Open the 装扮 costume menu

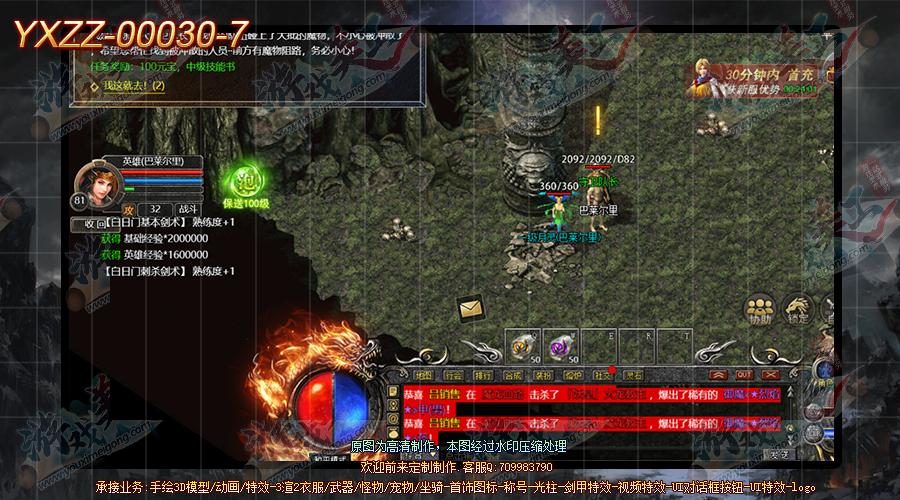click(x=543, y=376)
